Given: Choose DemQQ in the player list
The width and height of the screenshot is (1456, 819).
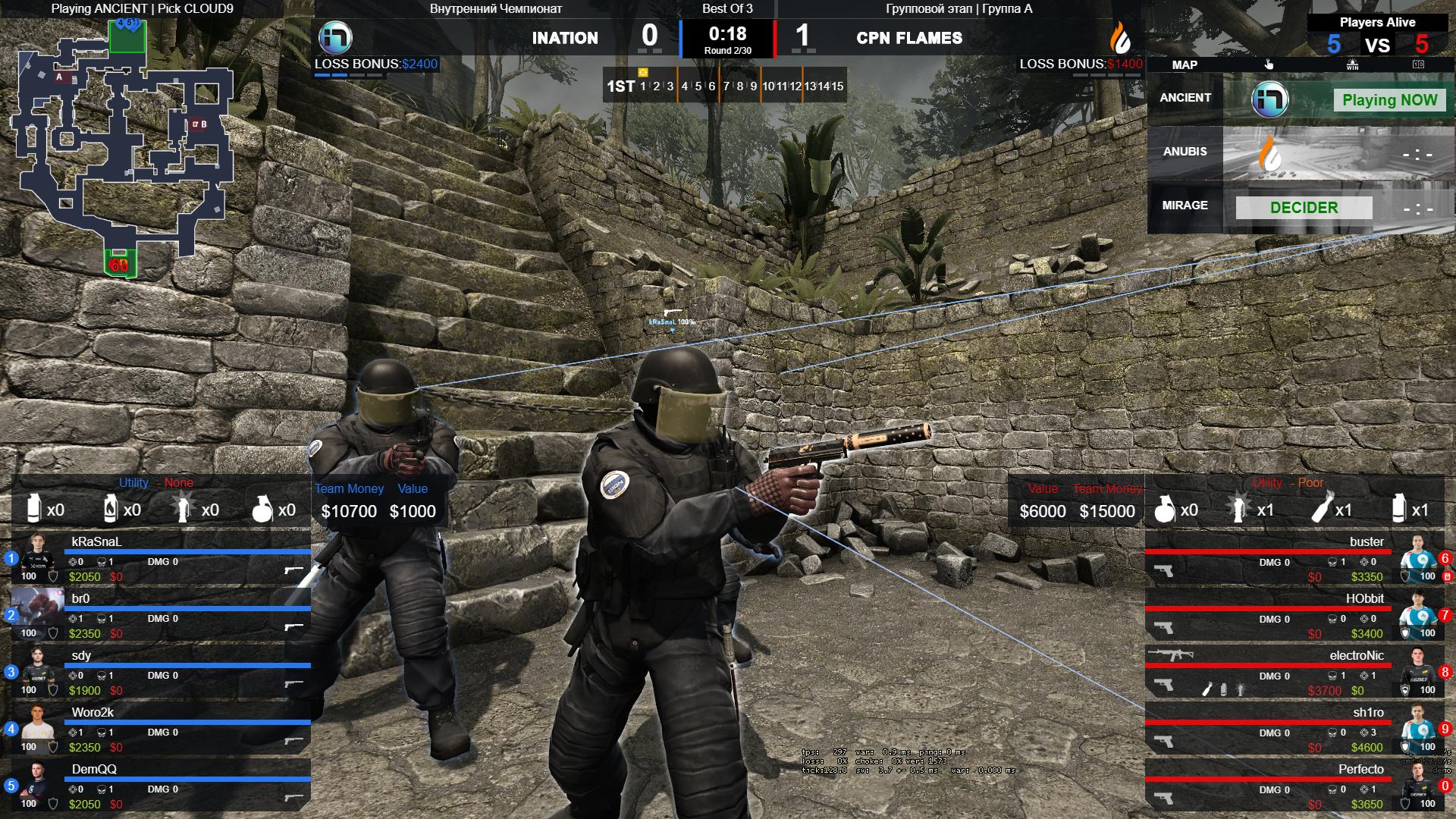Looking at the screenshot, I should tap(161, 786).
